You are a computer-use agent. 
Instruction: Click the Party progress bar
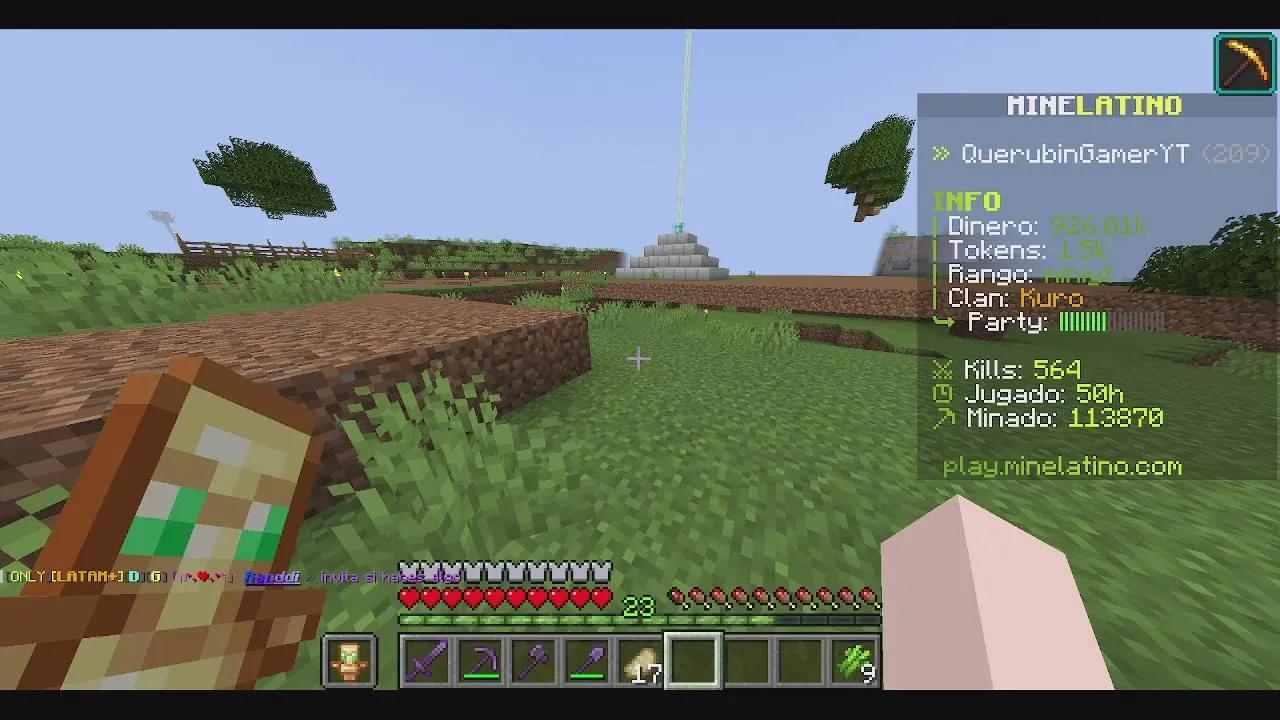point(1112,322)
